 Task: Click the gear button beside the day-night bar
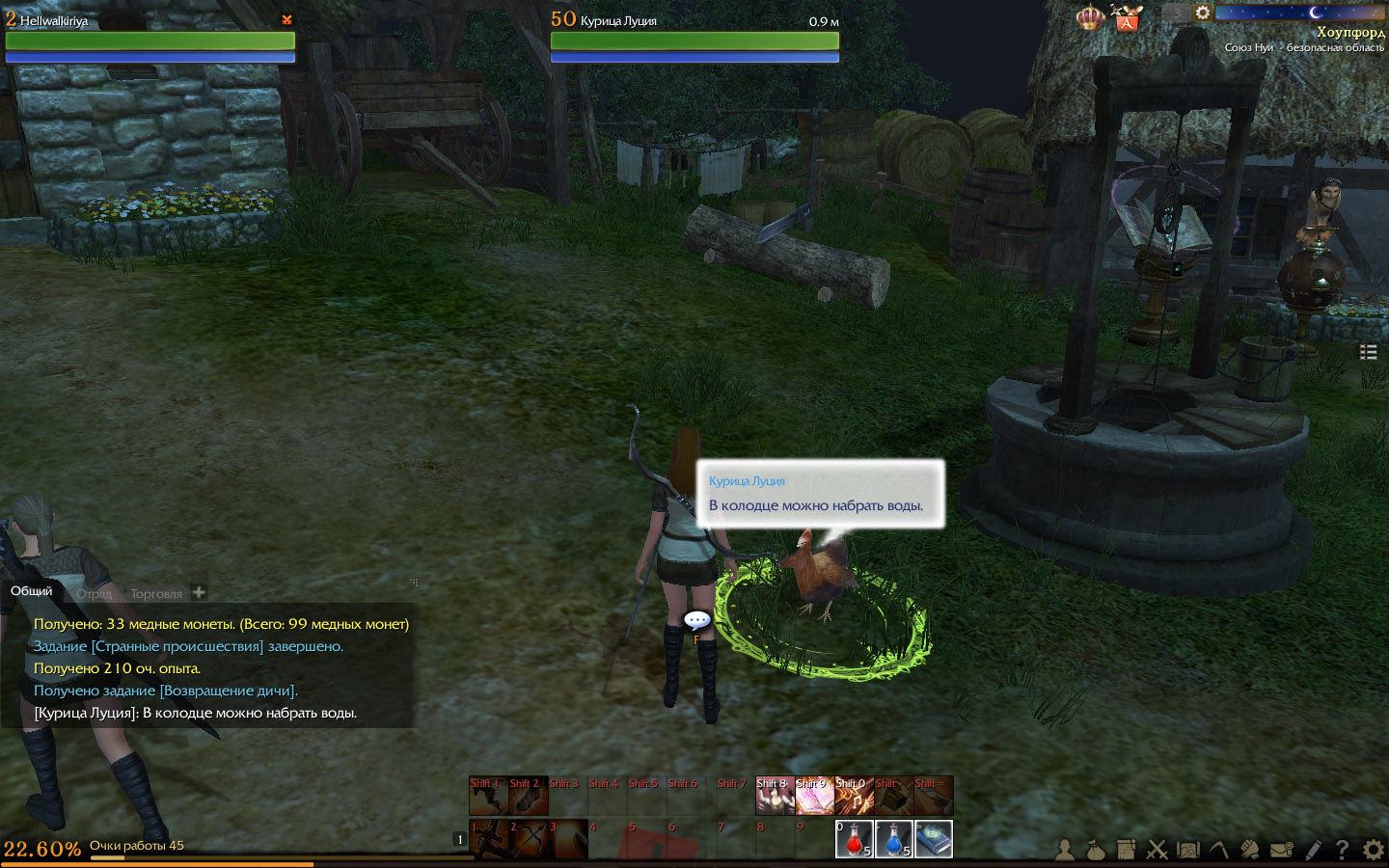[x=1203, y=13]
